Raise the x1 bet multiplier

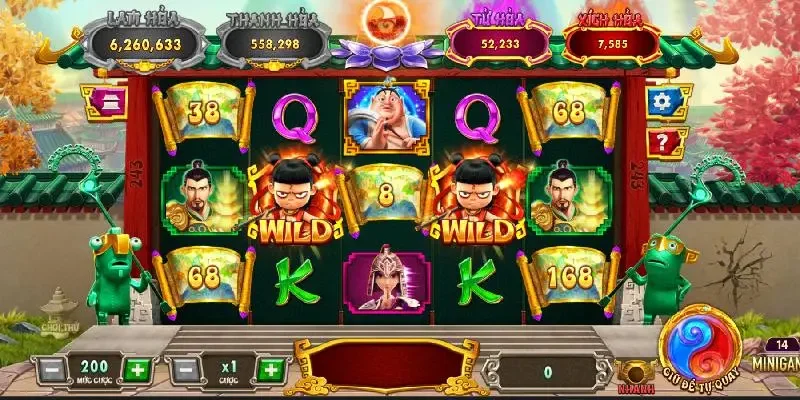click(270, 369)
